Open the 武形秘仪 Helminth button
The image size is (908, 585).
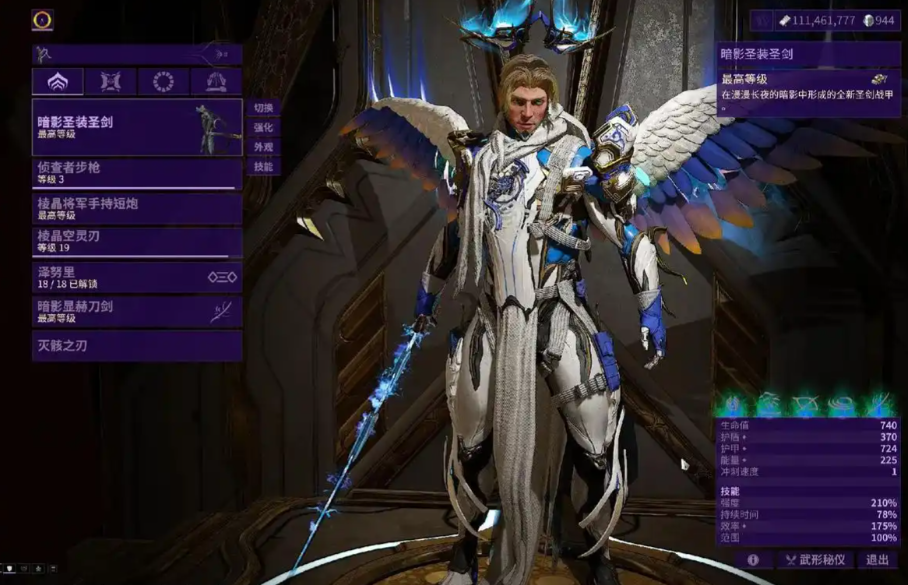(815, 561)
